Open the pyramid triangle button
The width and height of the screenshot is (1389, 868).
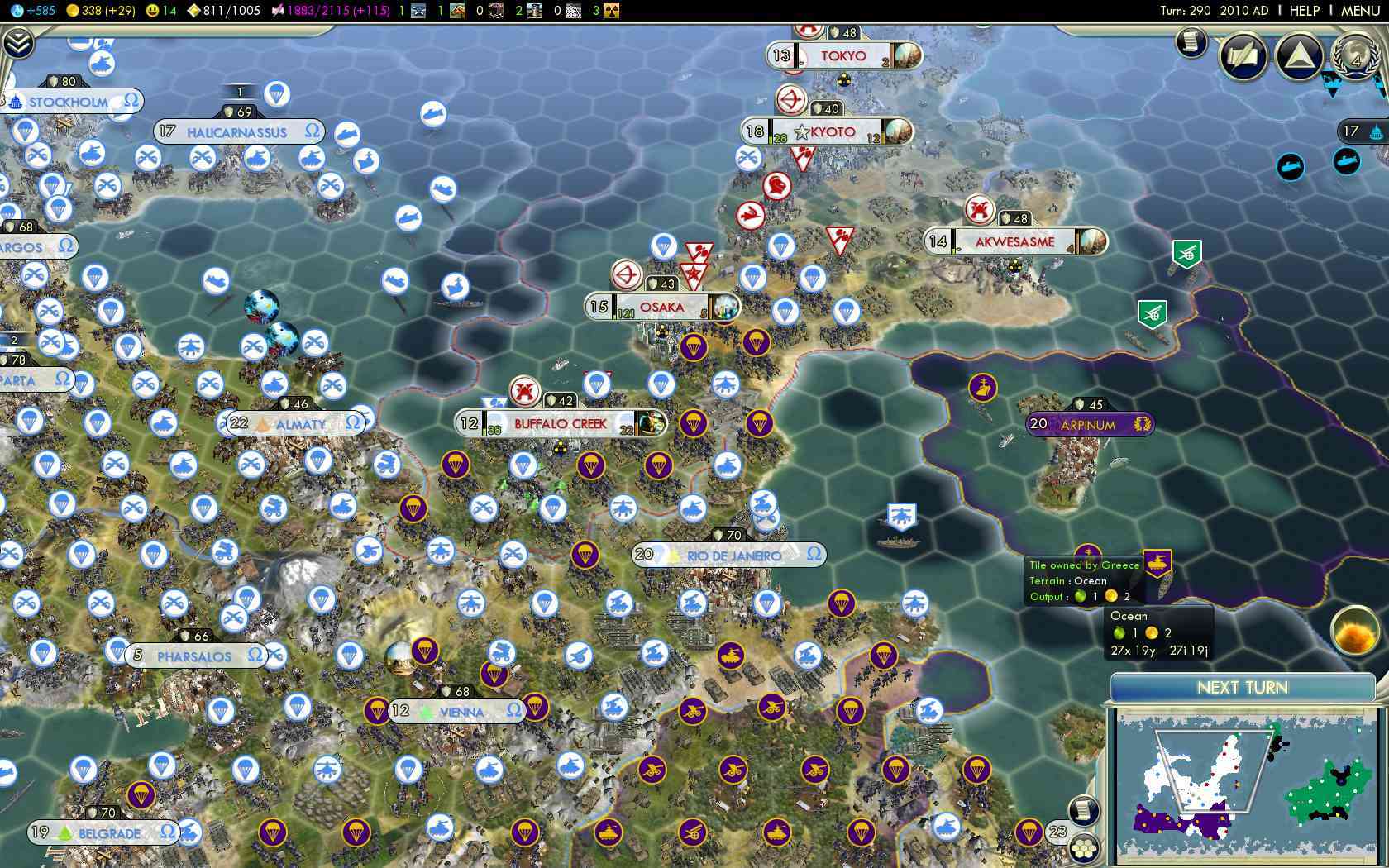coord(1299,56)
